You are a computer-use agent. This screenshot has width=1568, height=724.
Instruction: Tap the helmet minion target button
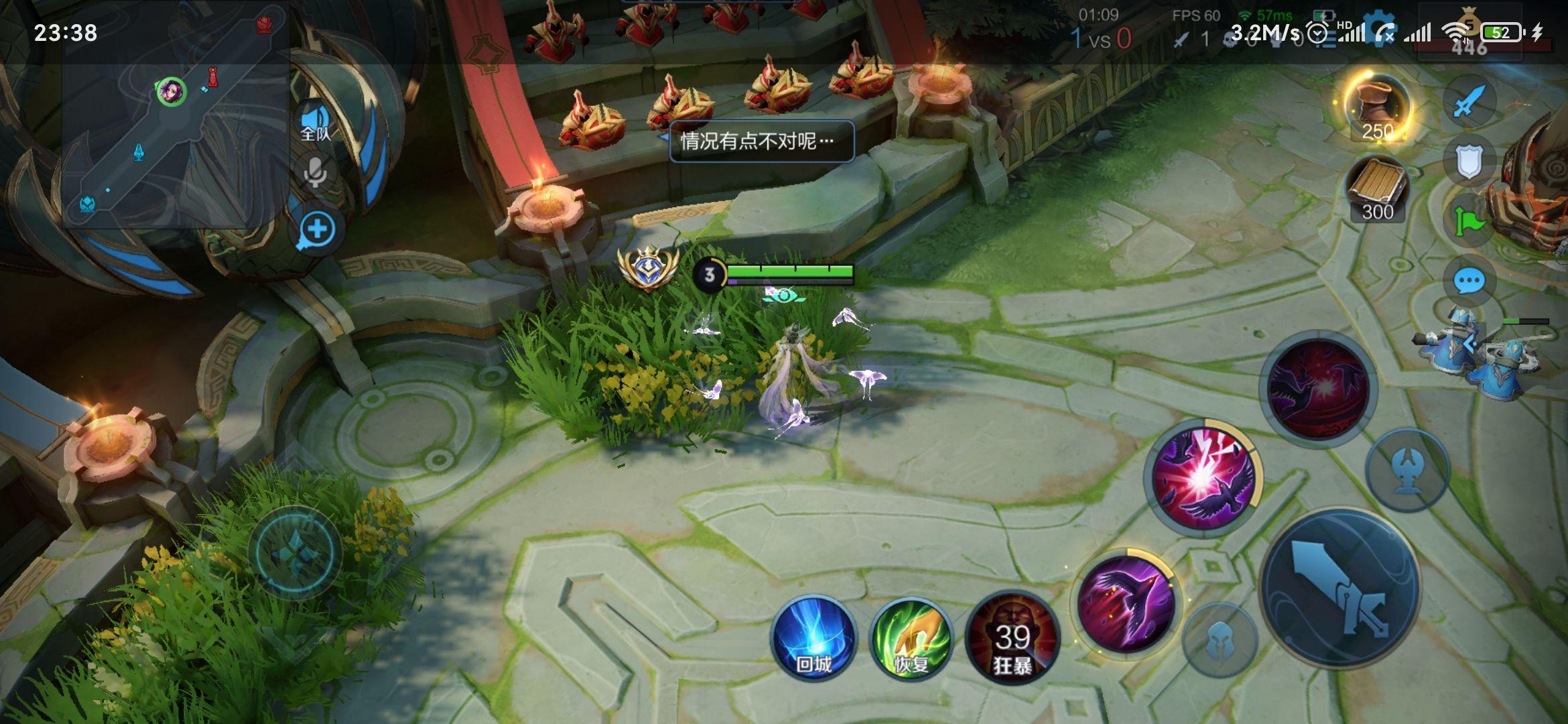click(x=1220, y=640)
